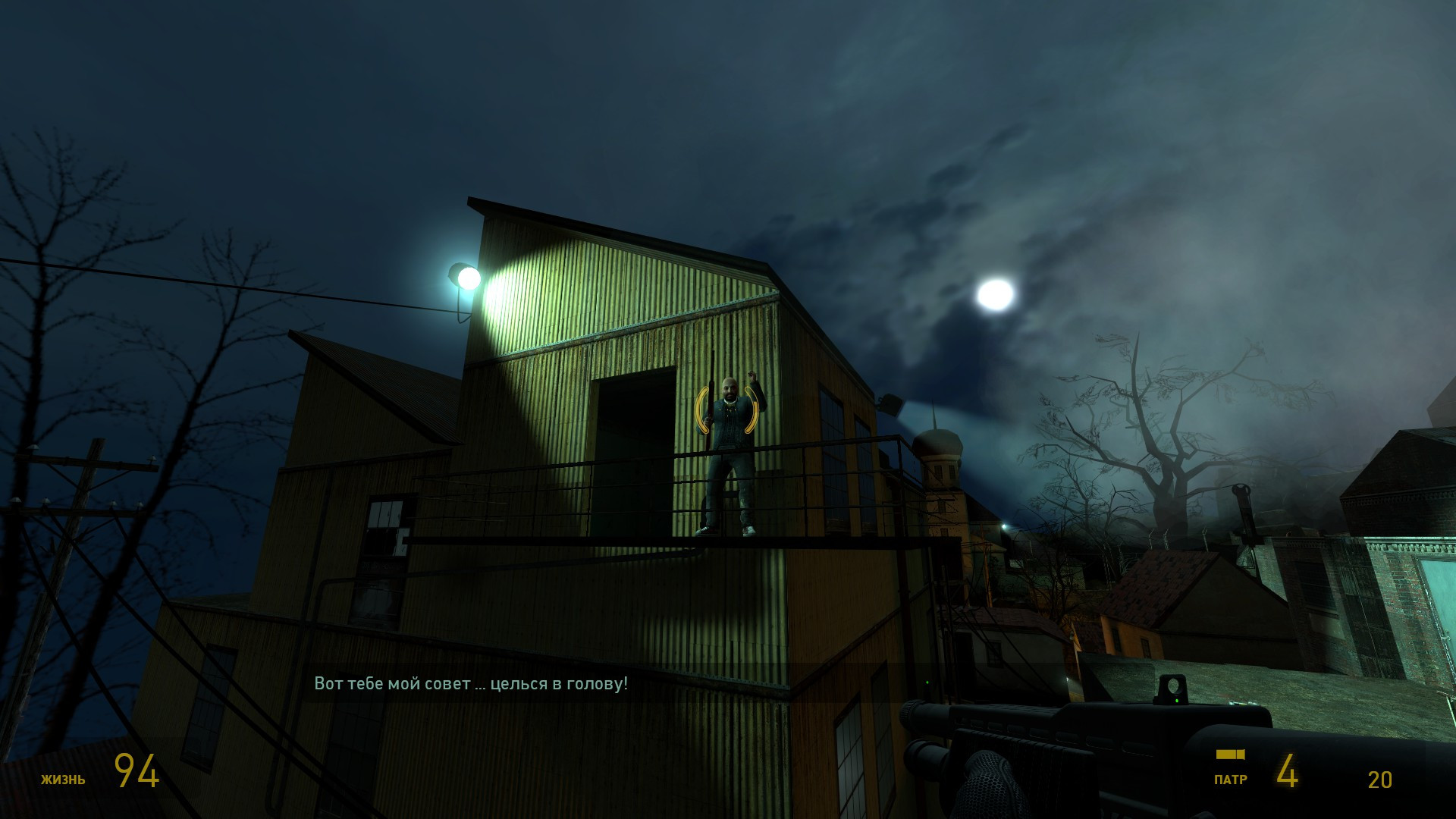Click the ЖИЗНЬ health indicator label
The width and height of the screenshot is (1456, 819).
coord(64,778)
